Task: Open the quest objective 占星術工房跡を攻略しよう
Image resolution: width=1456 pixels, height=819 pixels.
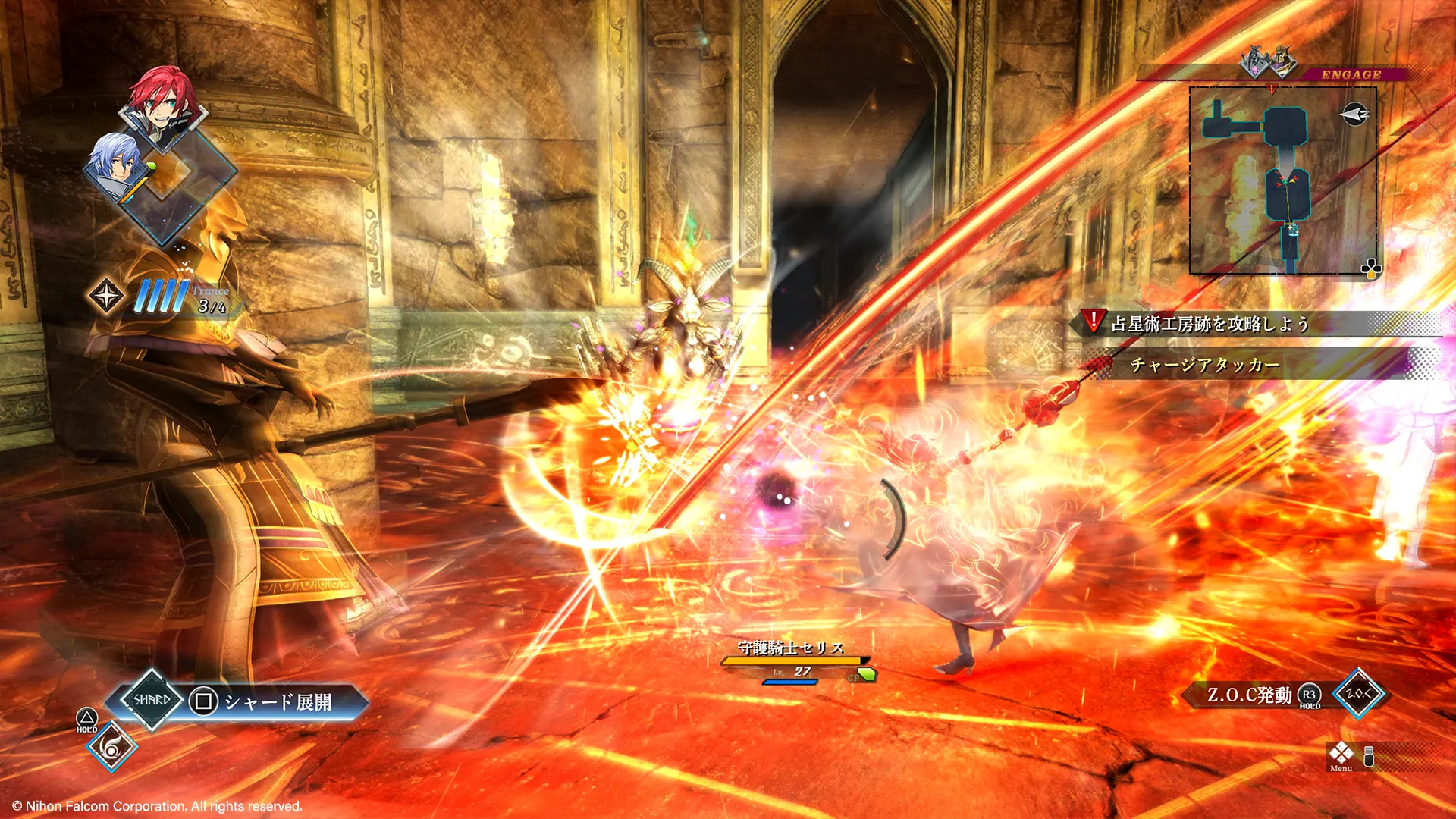Action: pos(1210,324)
